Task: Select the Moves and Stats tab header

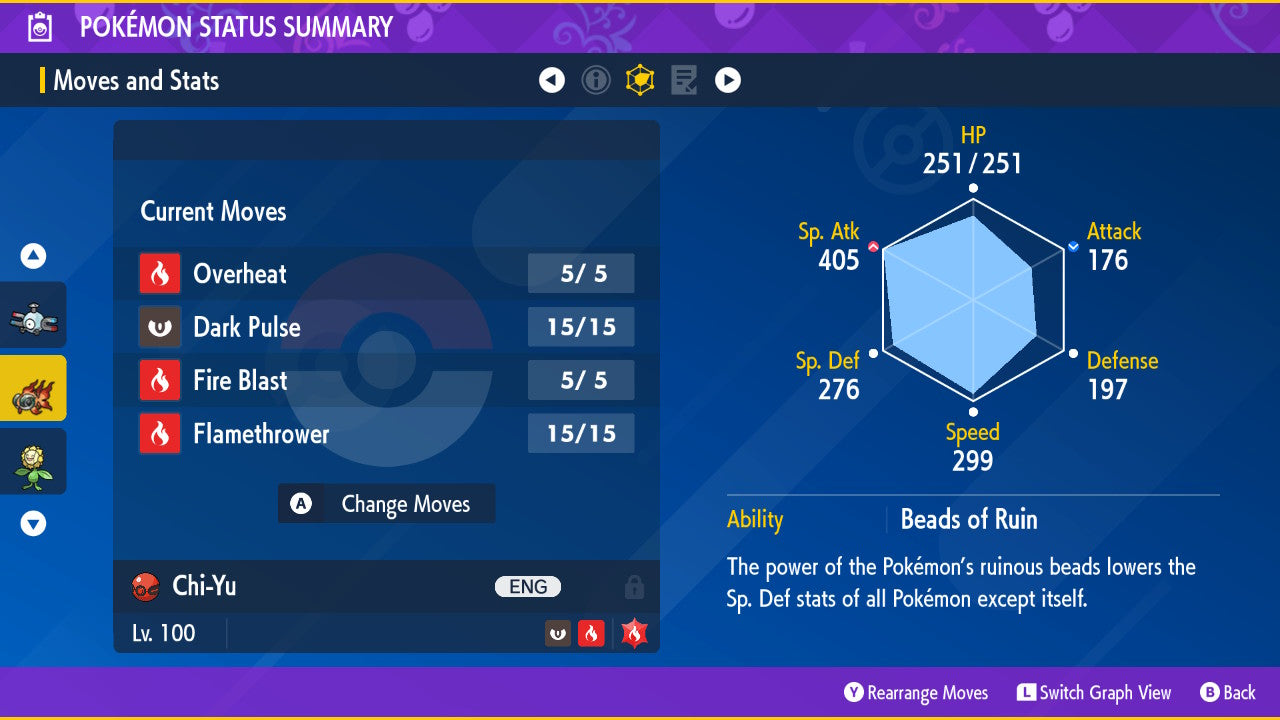Action: (x=136, y=81)
